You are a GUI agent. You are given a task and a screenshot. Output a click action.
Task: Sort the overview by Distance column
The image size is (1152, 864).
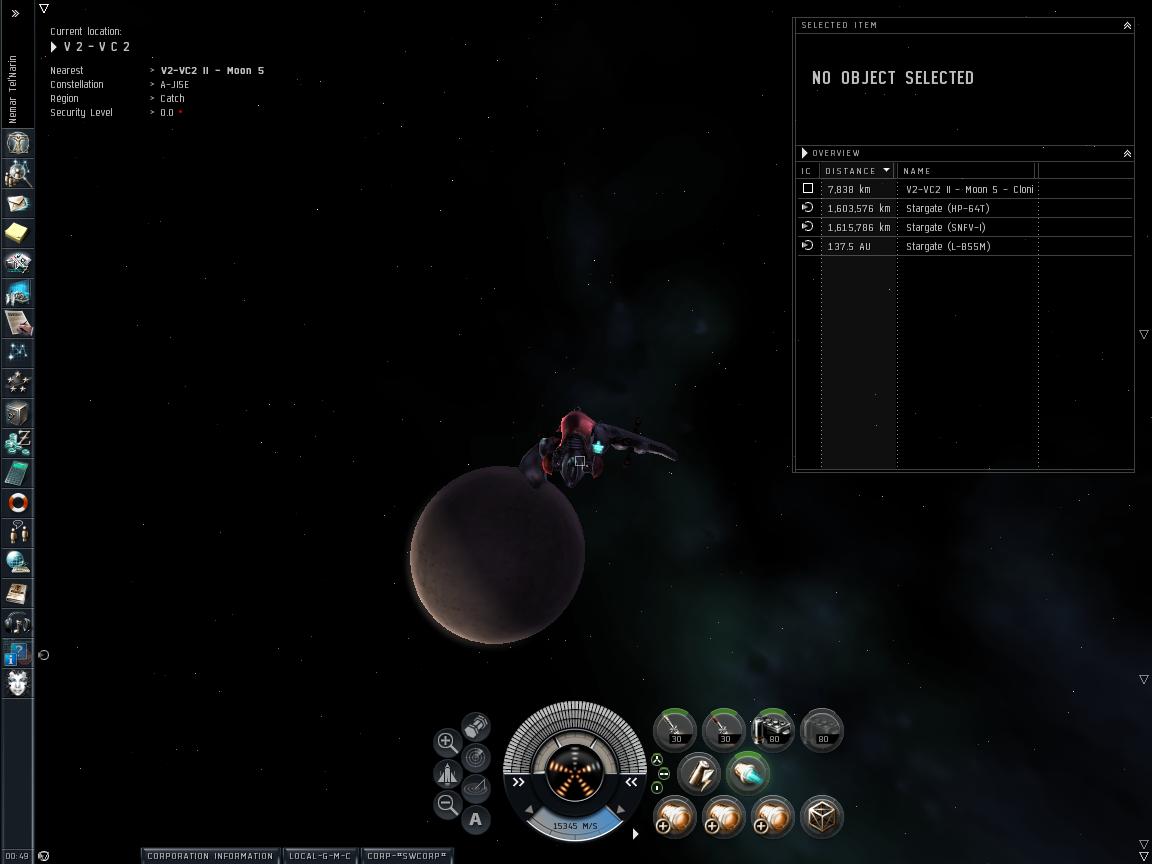coord(857,171)
